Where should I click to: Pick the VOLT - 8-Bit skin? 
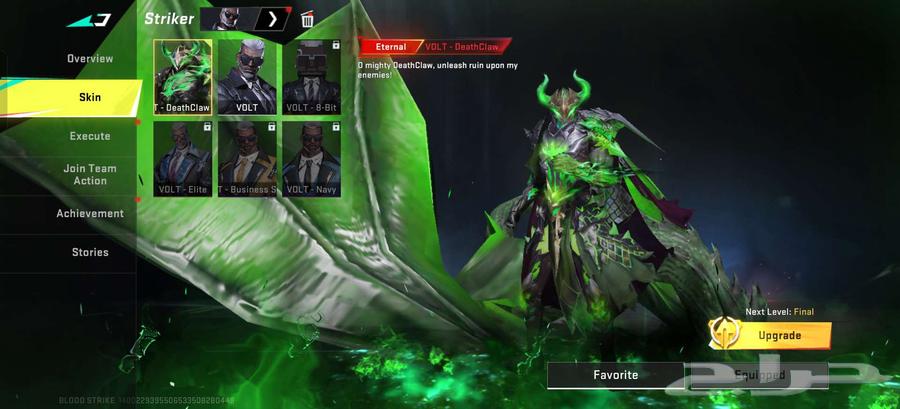[x=312, y=77]
